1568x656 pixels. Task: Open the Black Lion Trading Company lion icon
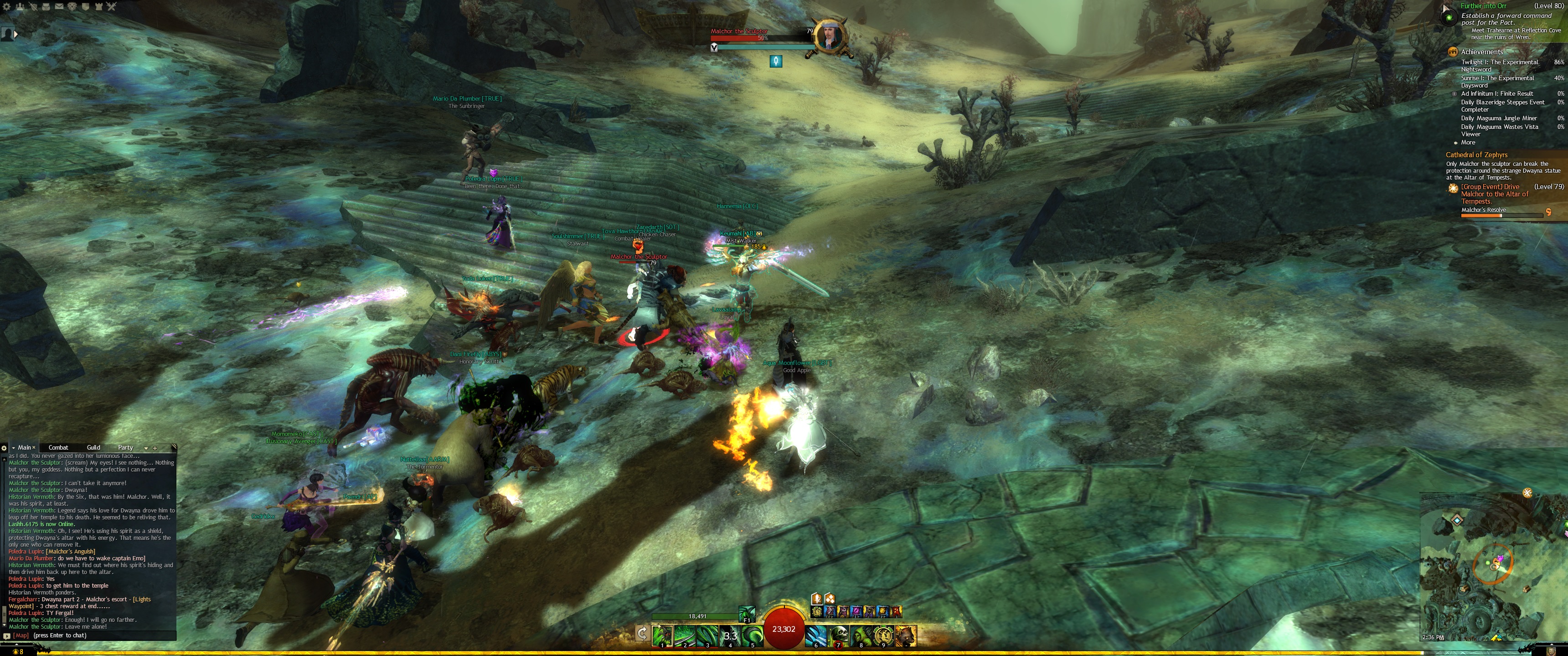pyautogui.click(x=72, y=7)
